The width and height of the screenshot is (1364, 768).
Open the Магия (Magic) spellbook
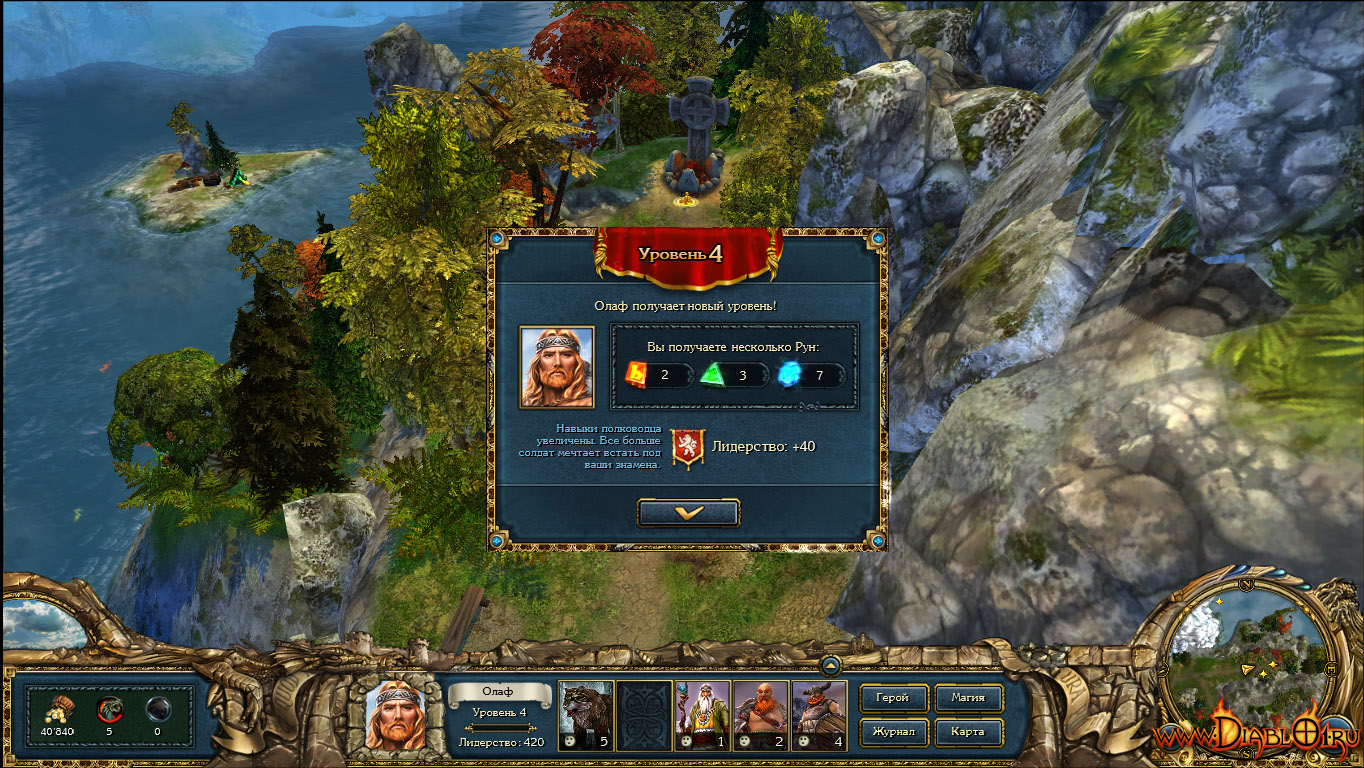click(x=968, y=698)
